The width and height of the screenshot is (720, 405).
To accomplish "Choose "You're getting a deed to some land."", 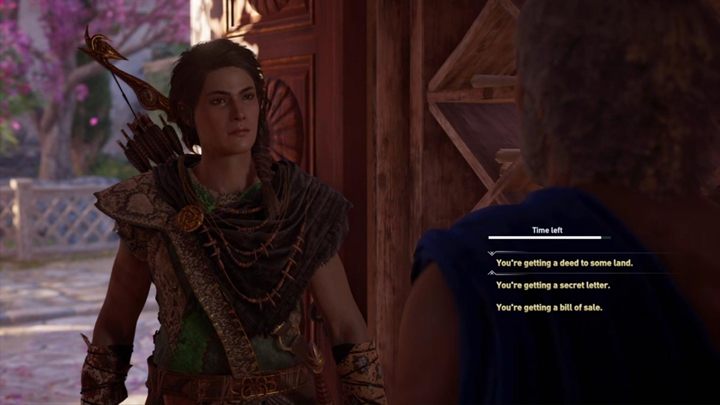I will click(x=564, y=263).
